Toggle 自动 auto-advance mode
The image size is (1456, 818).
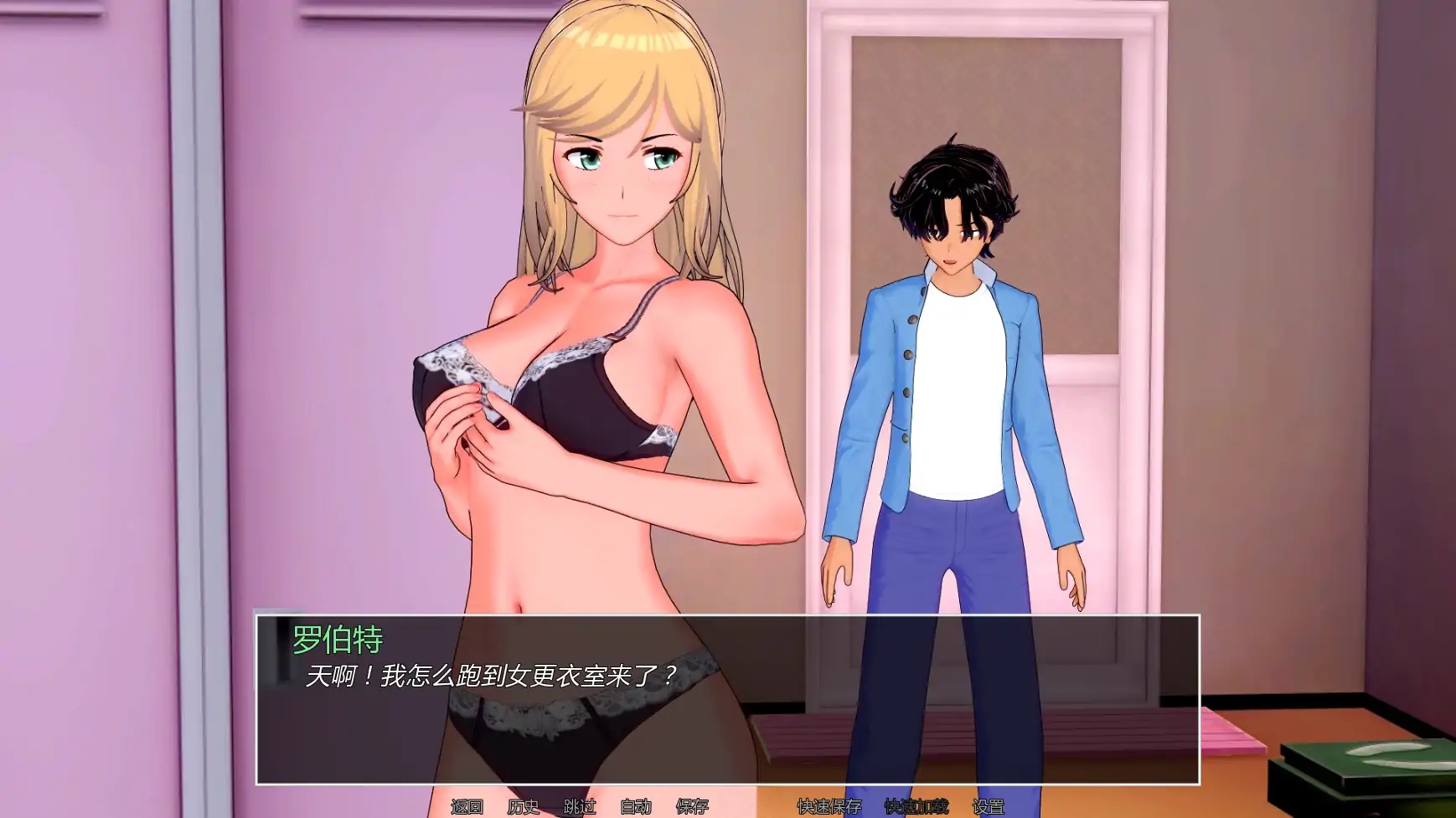(x=634, y=805)
